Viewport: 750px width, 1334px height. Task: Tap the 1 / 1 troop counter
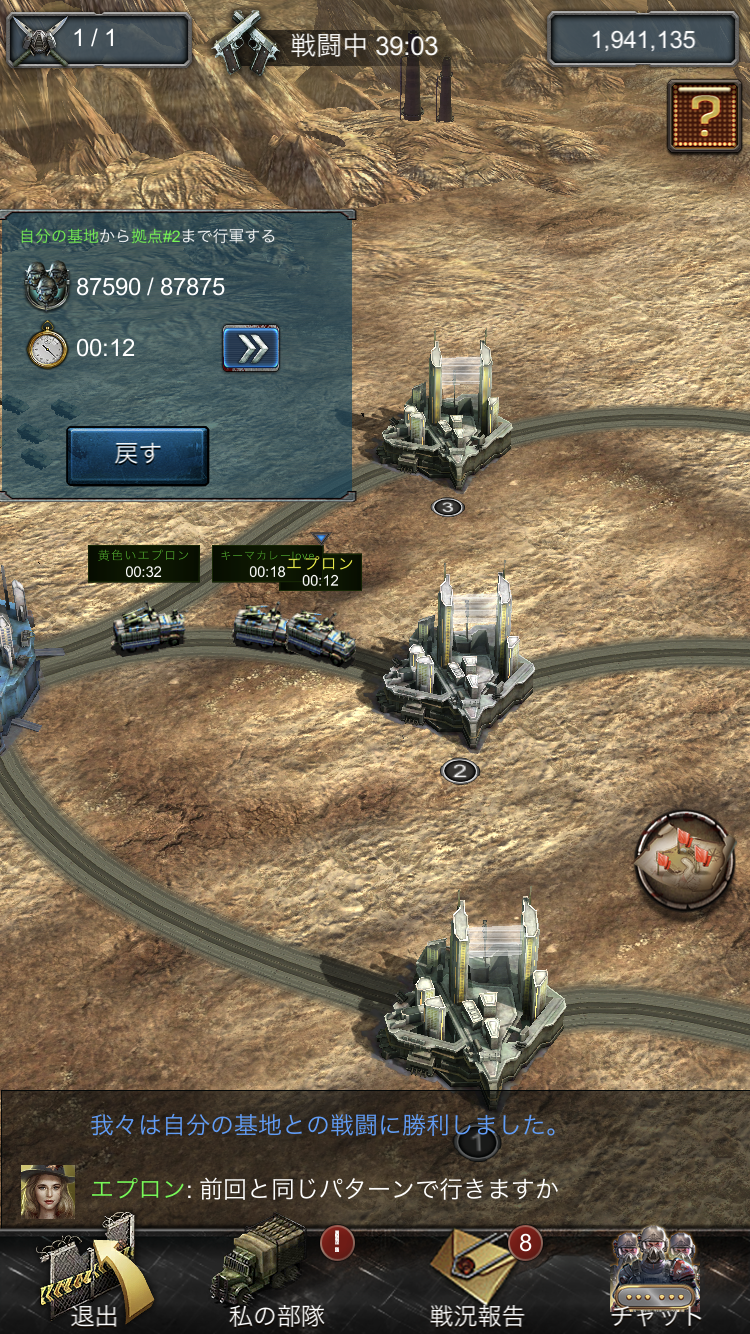pyautogui.click(x=98, y=40)
